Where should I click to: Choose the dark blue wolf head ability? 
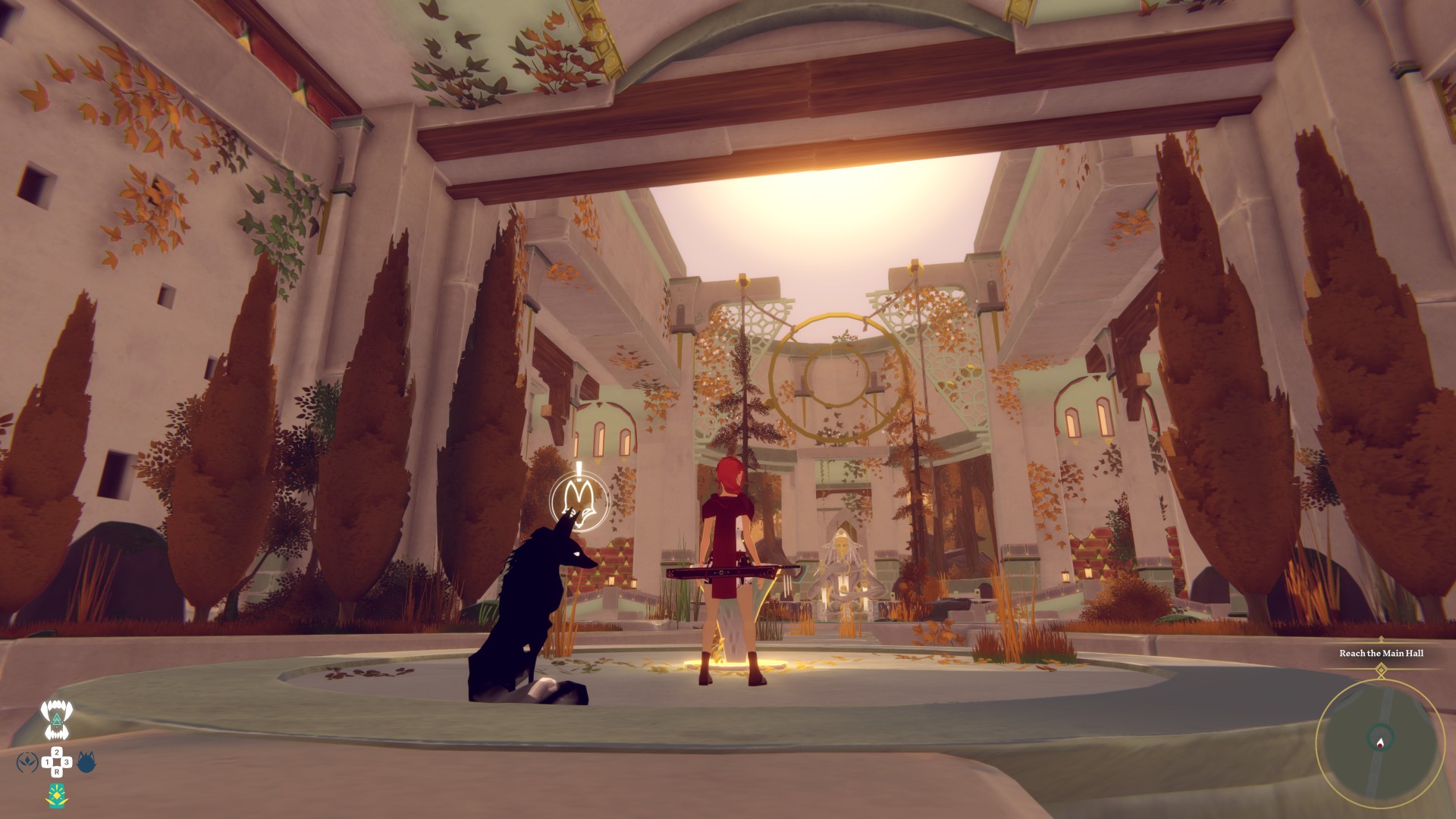coord(86,761)
